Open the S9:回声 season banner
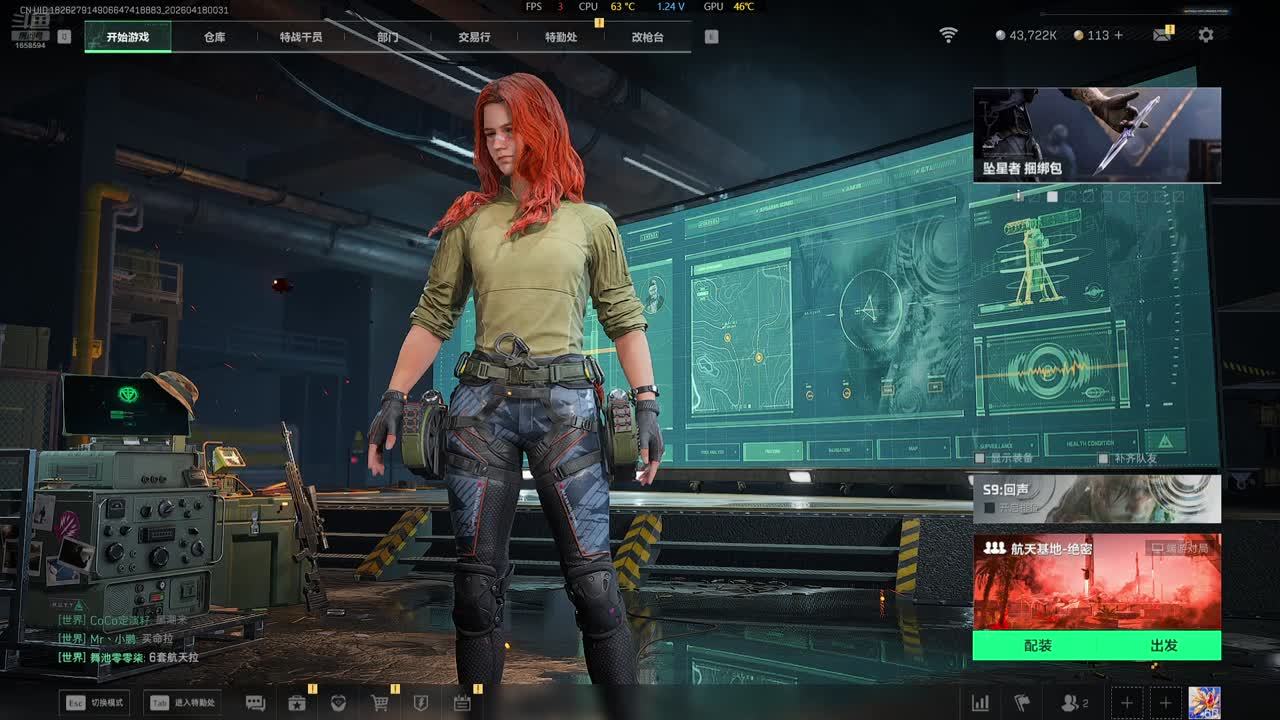1280x720 pixels. 1096,498
